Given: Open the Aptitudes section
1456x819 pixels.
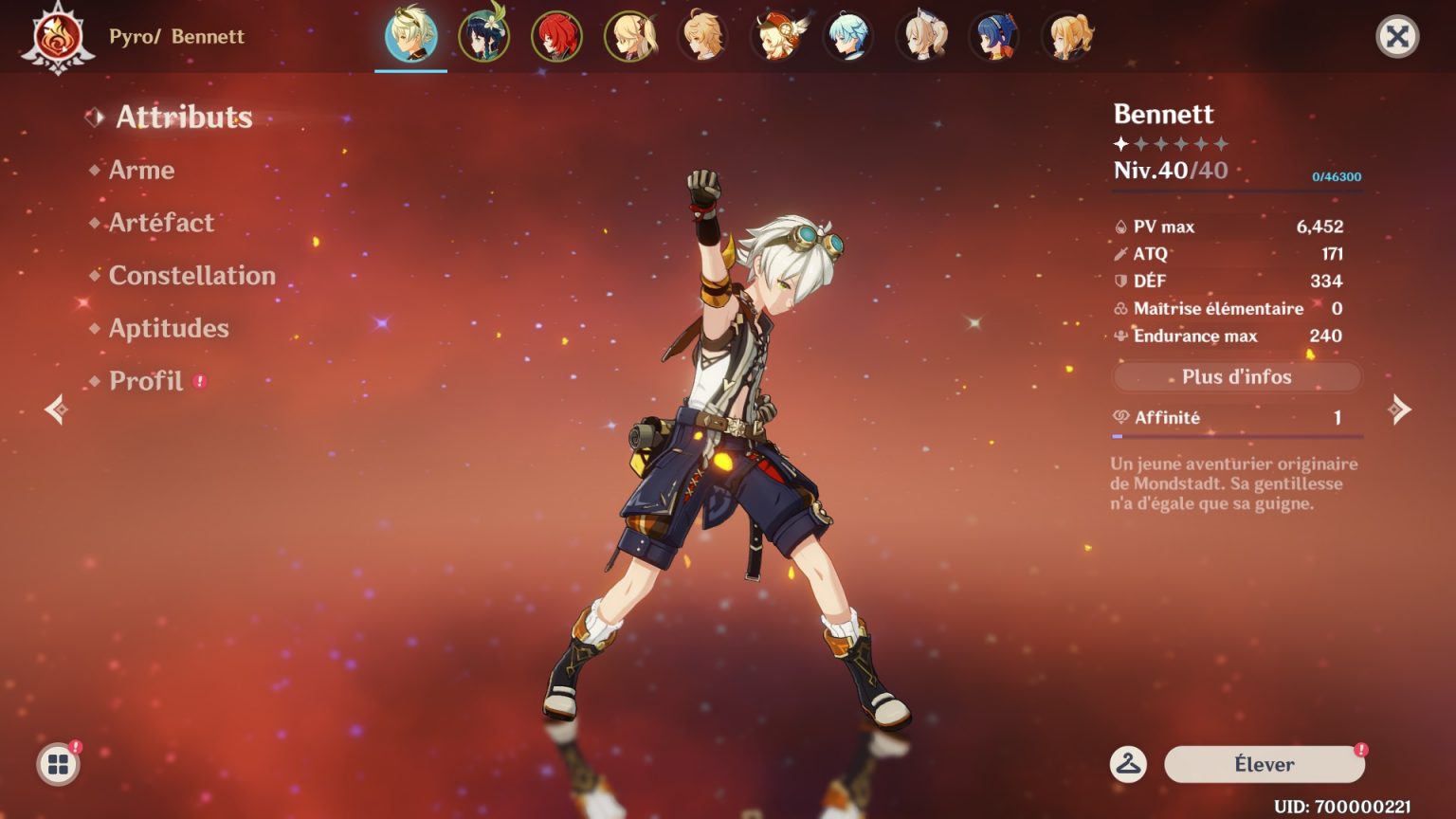Looking at the screenshot, I should click(x=168, y=329).
